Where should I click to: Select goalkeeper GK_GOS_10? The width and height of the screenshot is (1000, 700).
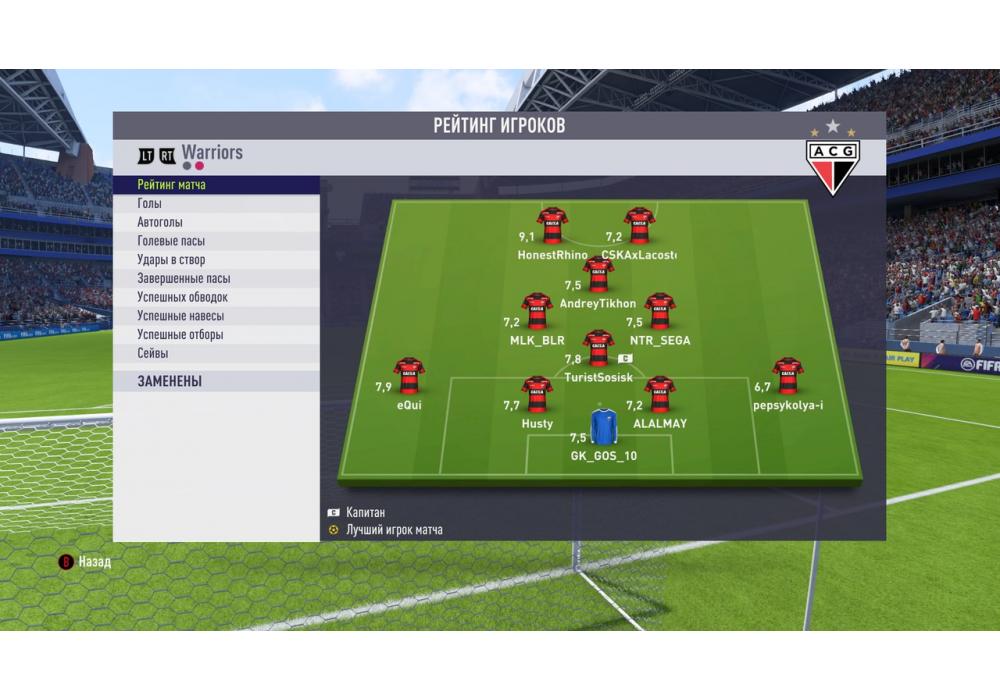coord(603,426)
